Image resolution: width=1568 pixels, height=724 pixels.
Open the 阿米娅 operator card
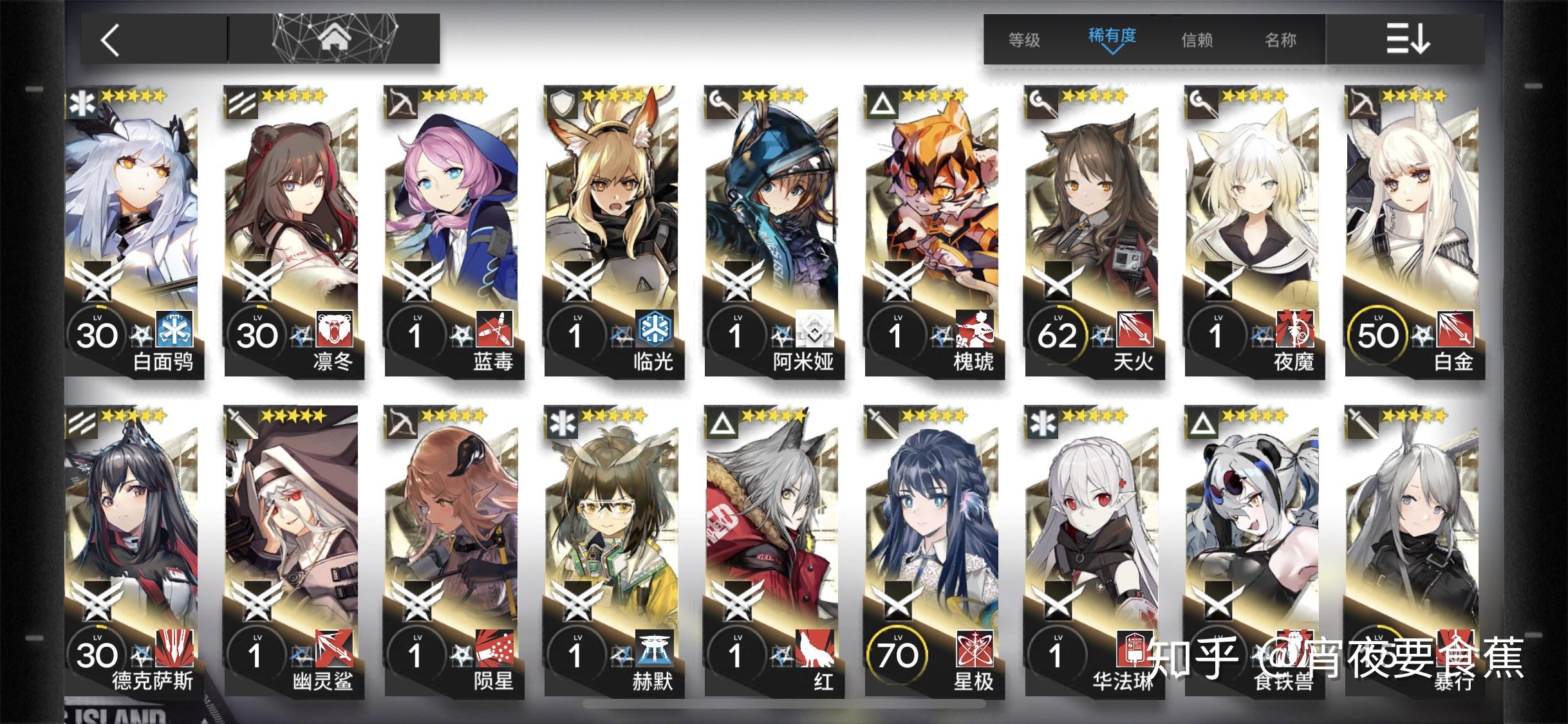(772, 232)
